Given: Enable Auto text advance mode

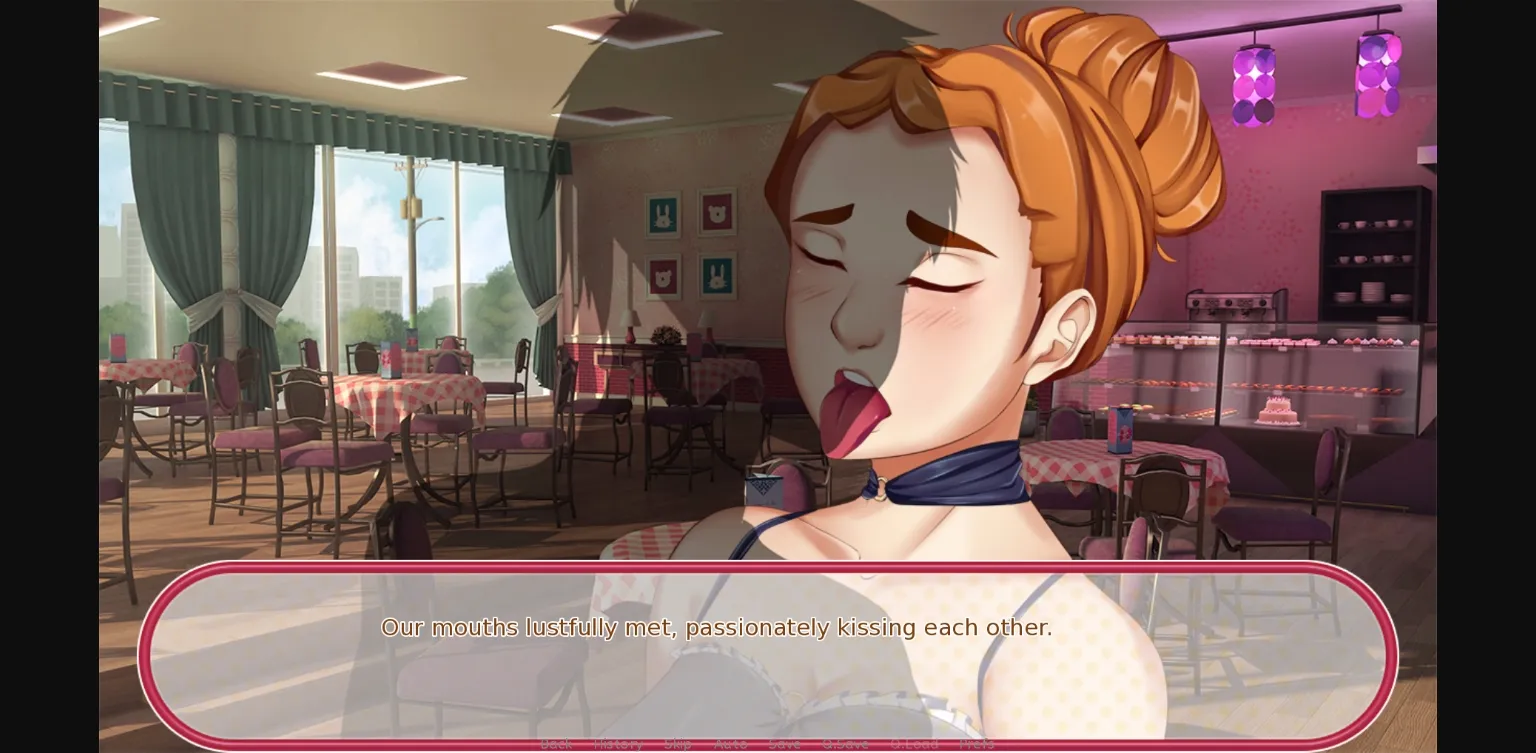Looking at the screenshot, I should click(731, 743).
